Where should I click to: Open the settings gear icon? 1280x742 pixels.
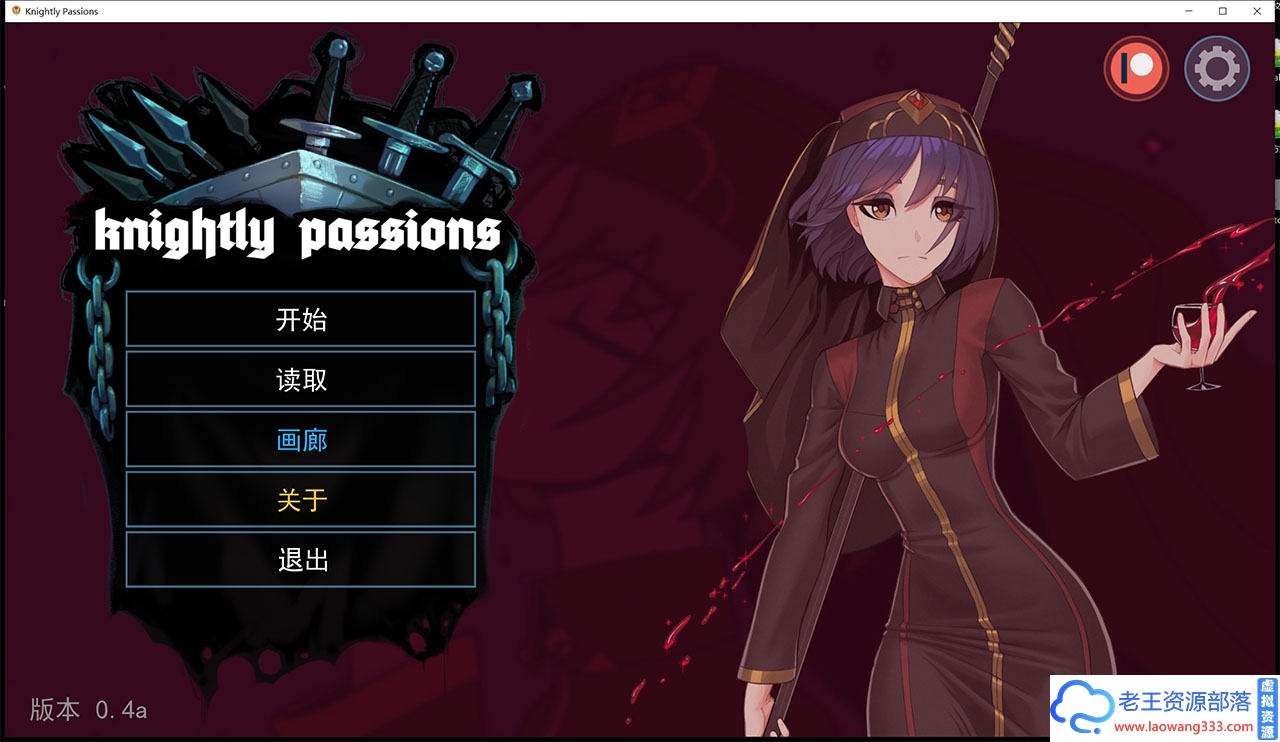tap(1216, 68)
